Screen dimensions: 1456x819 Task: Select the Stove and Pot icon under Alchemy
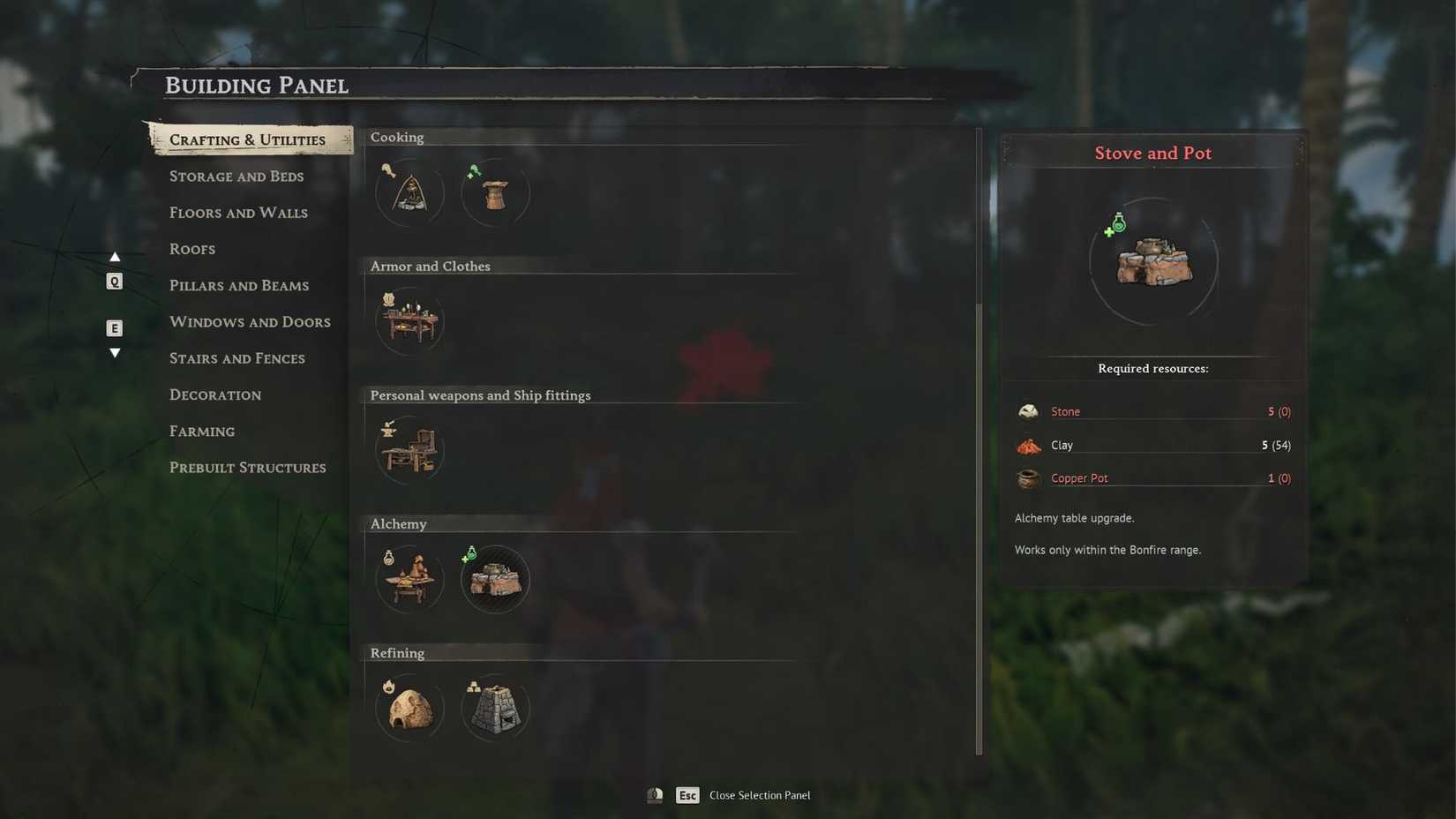pos(495,579)
